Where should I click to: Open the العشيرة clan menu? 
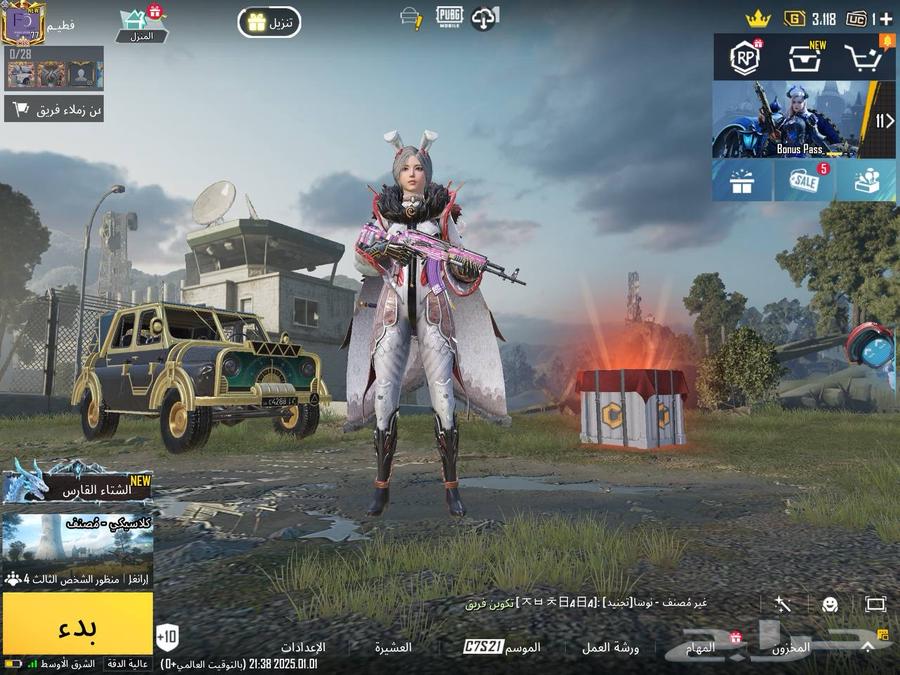393,647
